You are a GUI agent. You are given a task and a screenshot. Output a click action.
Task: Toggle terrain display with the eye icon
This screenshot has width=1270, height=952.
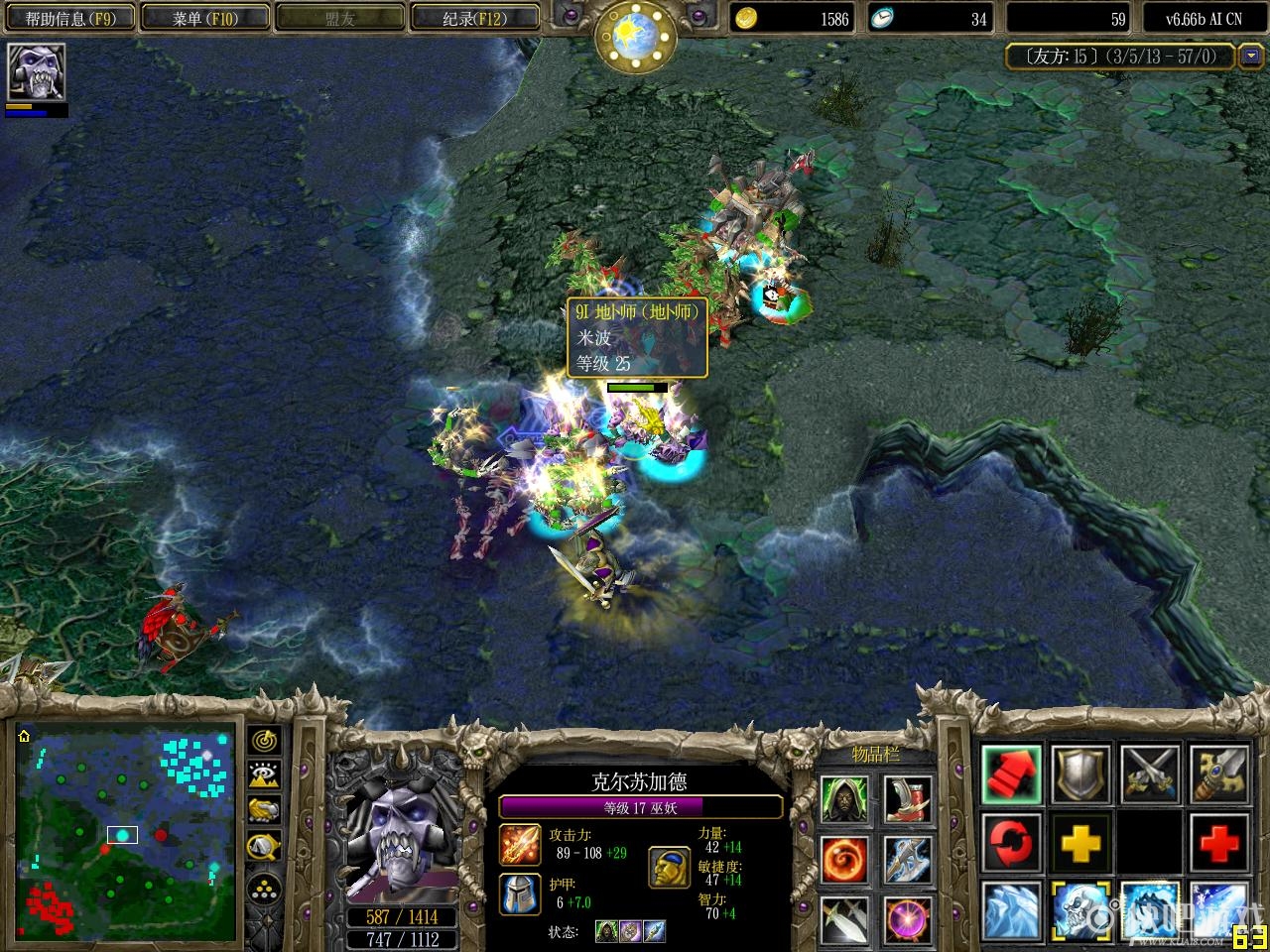pos(263,775)
